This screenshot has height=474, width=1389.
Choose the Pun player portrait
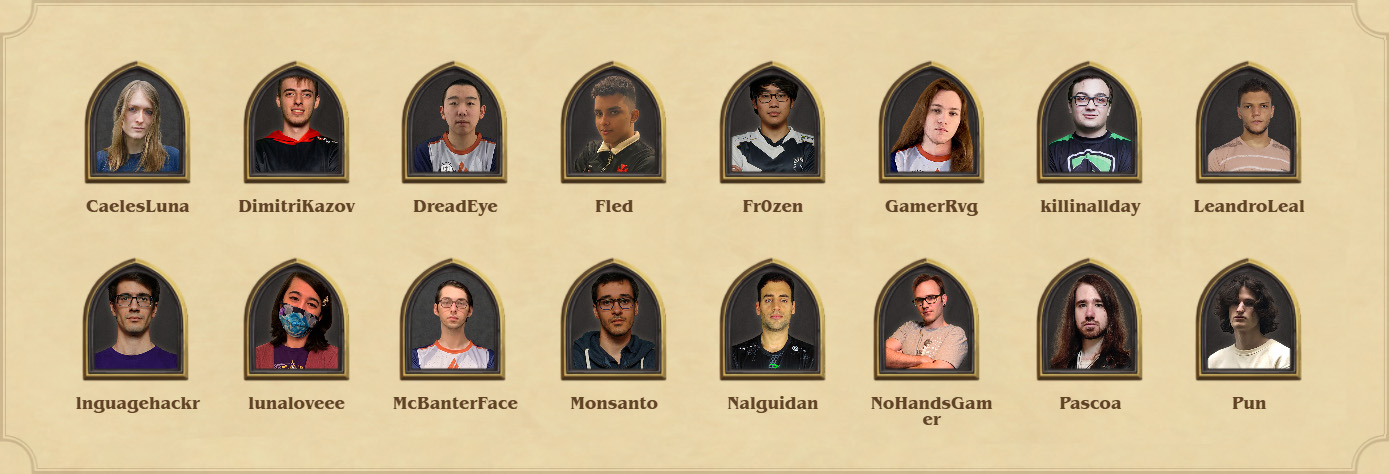(x=1248, y=320)
